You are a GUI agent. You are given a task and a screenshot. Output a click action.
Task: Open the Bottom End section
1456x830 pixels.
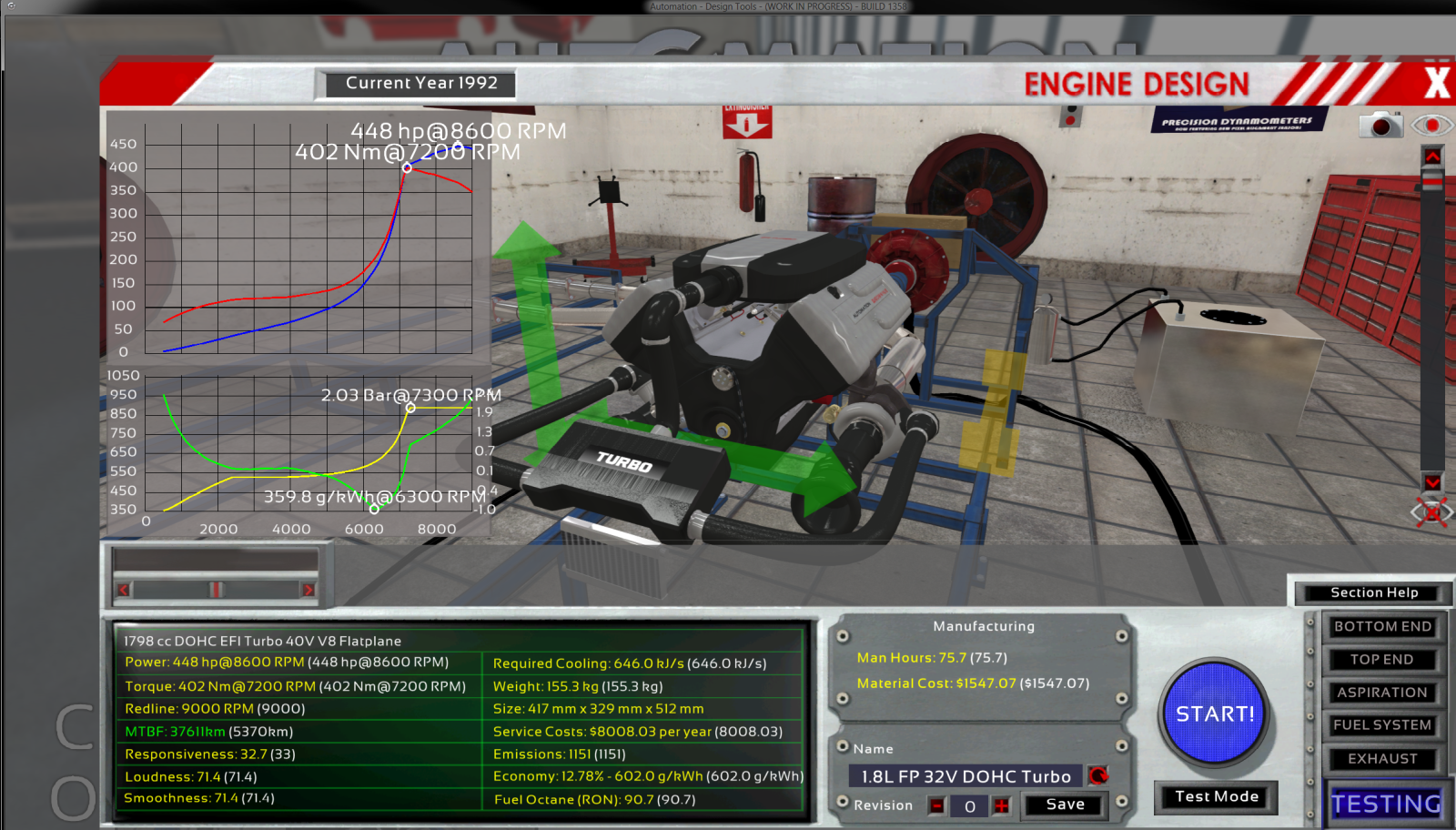pyautogui.click(x=1382, y=626)
